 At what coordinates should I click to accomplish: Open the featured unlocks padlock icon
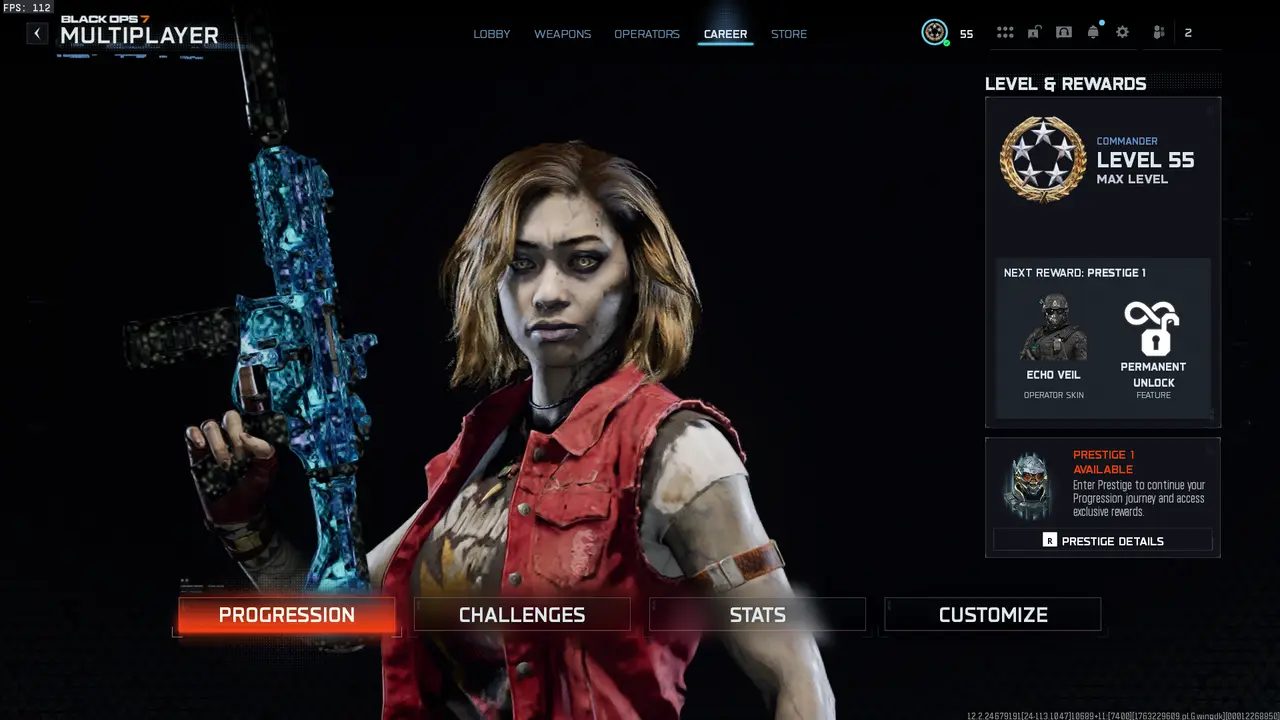(x=1034, y=31)
